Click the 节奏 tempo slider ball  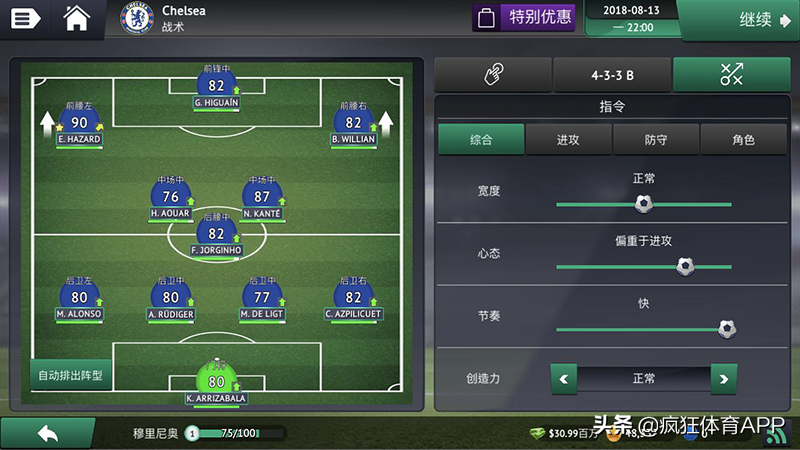727,328
